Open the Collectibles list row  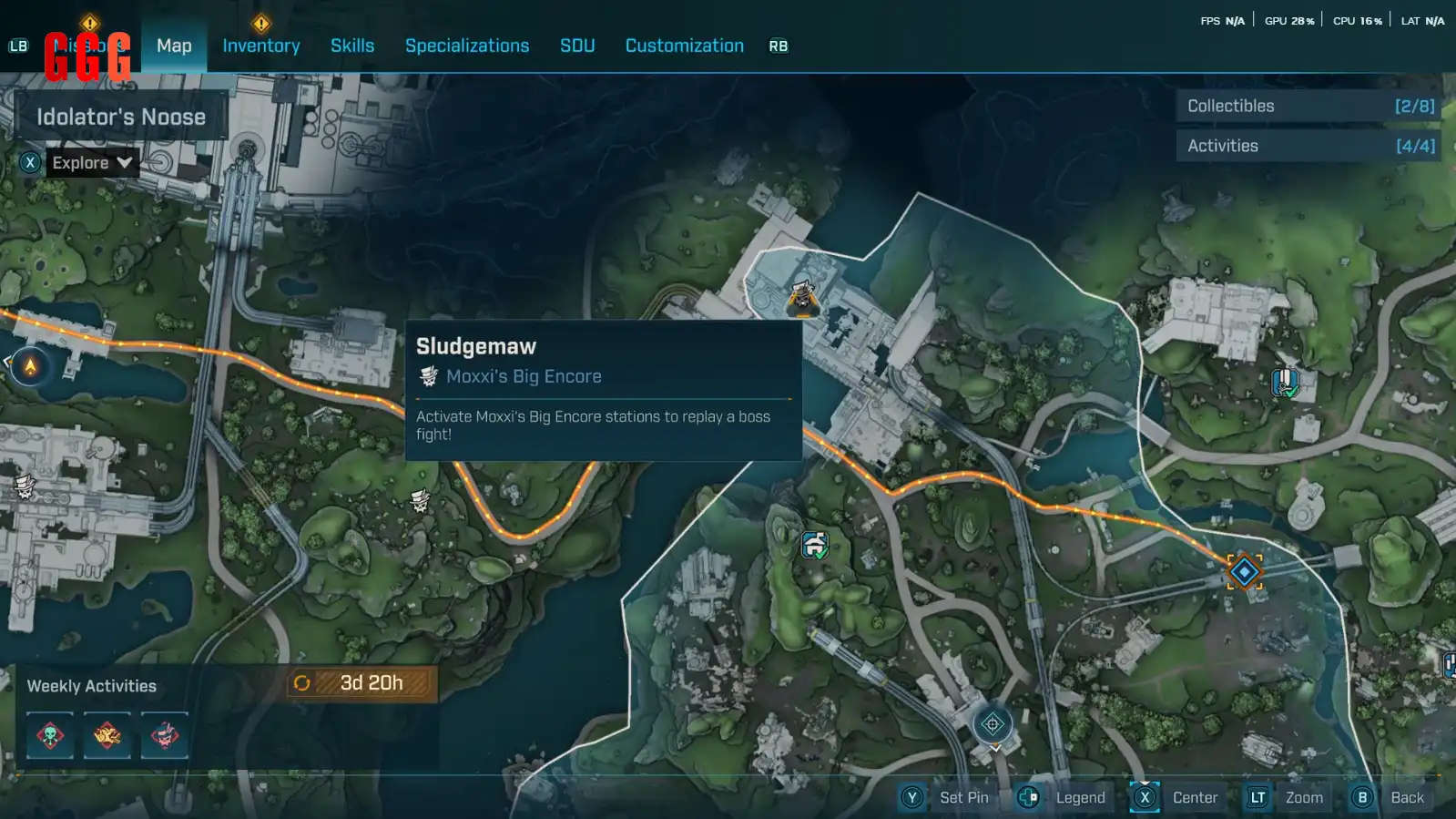pyautogui.click(x=1308, y=106)
